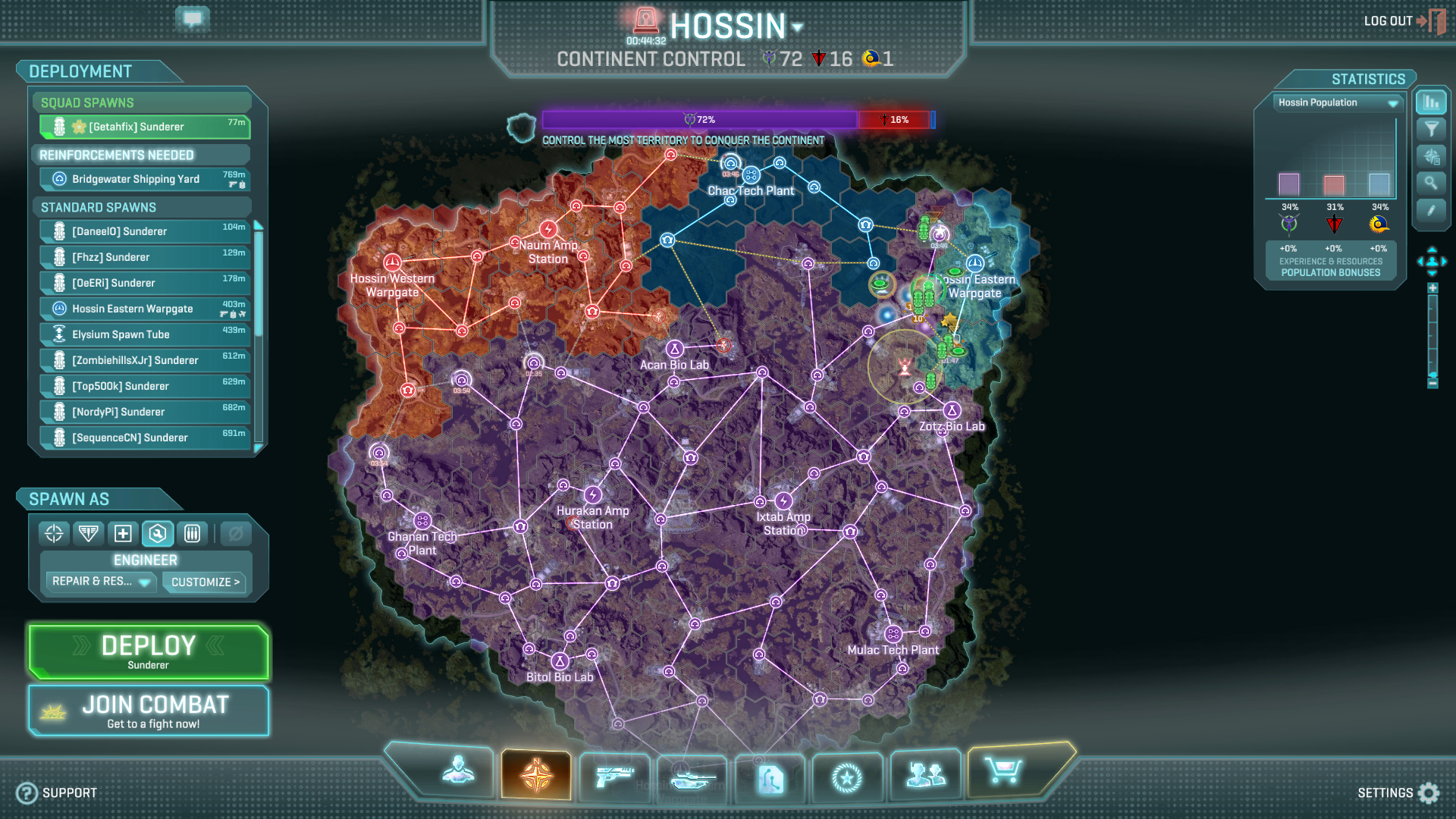Image resolution: width=1456 pixels, height=819 pixels.
Task: Open the map filter funnel tool
Action: (1431, 129)
